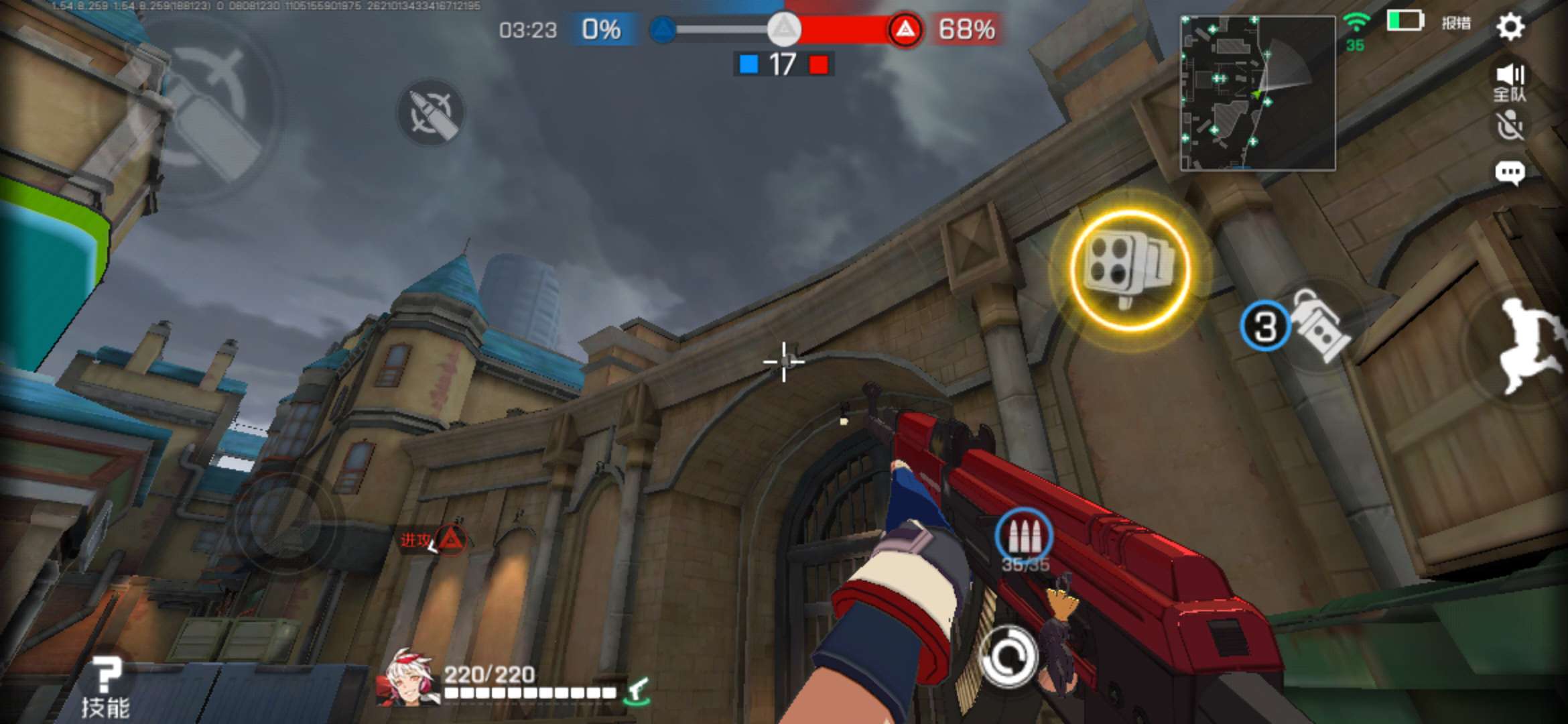
Task: Open the 技能 skill help
Action: click(105, 687)
